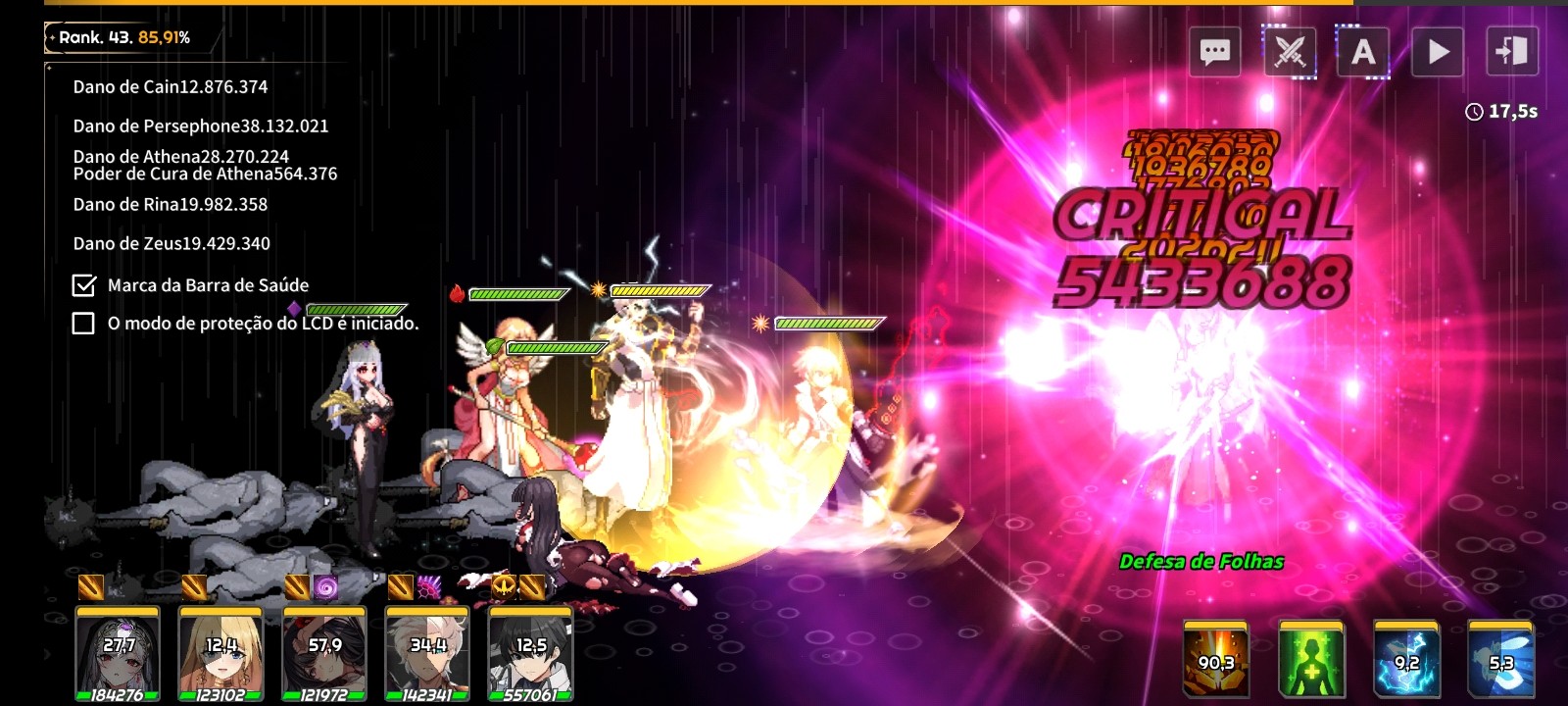This screenshot has height=706, width=1568.
Task: Activate the blue winged dash skill
Action: click(x=1500, y=658)
